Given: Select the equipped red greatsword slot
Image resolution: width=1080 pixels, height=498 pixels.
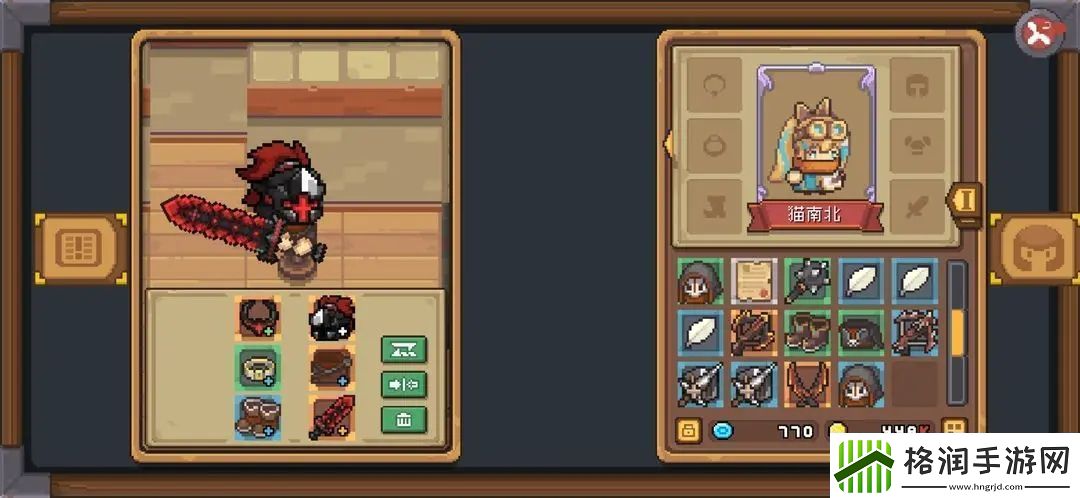Looking at the screenshot, I should pyautogui.click(x=331, y=417).
